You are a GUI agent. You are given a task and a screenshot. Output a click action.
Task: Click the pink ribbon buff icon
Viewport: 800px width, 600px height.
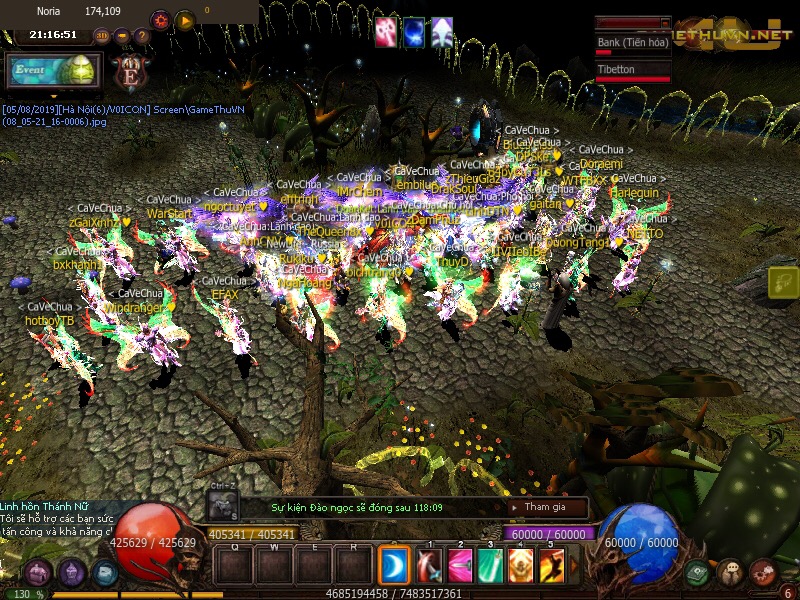point(386,32)
